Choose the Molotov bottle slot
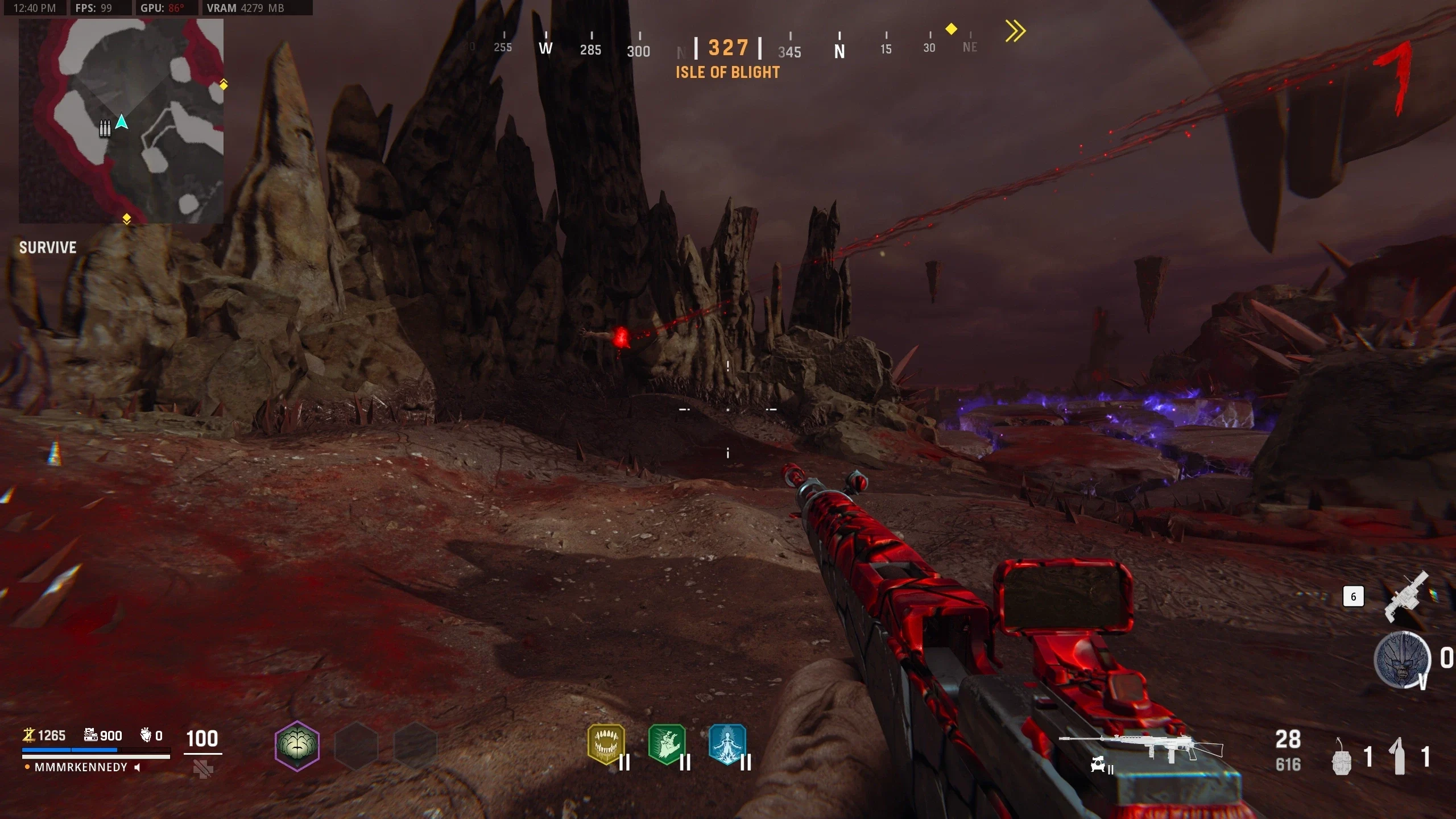Screen dimensions: 1456x819 1400,756
